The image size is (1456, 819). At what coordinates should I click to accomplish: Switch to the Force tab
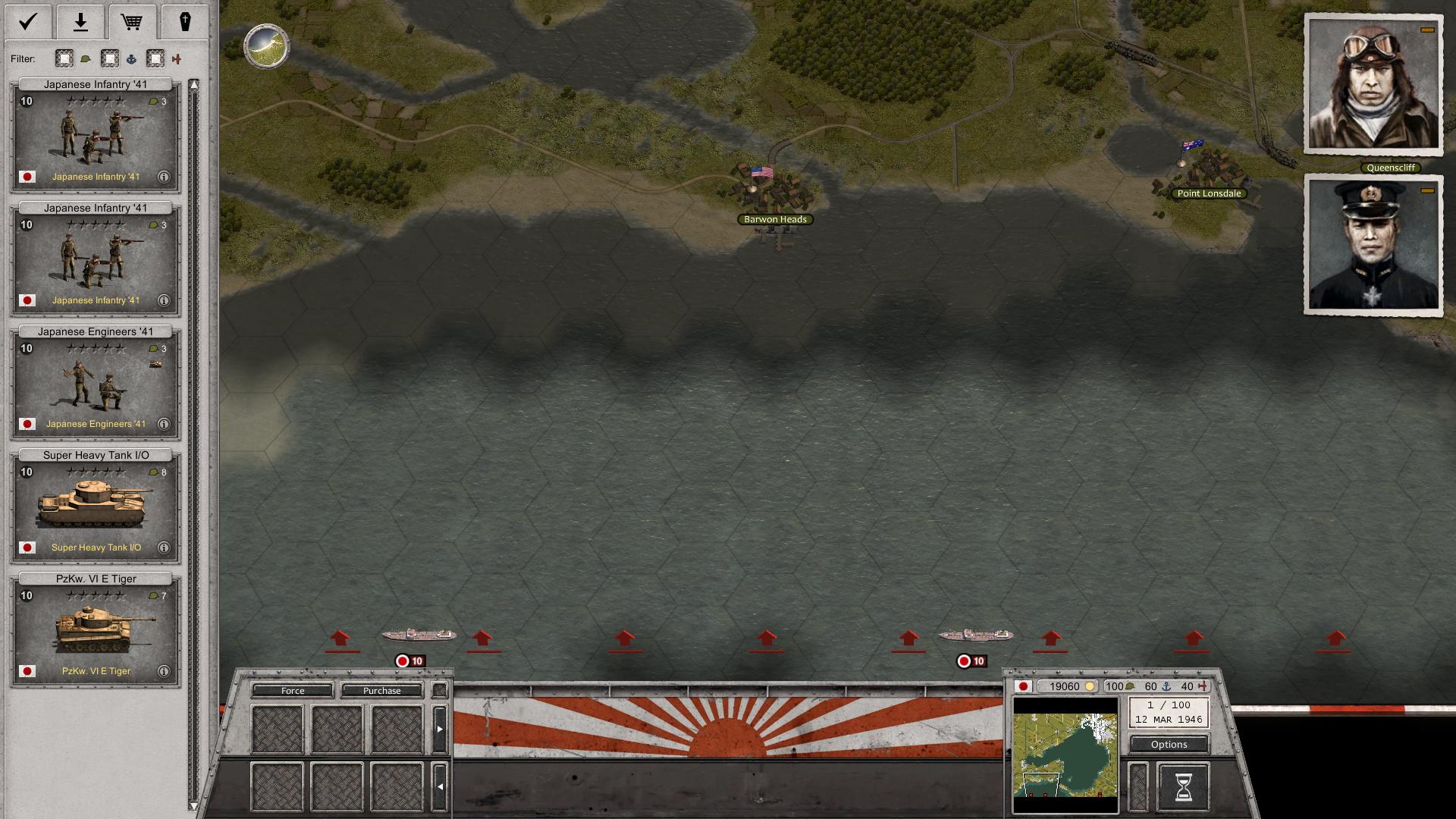coord(293,691)
